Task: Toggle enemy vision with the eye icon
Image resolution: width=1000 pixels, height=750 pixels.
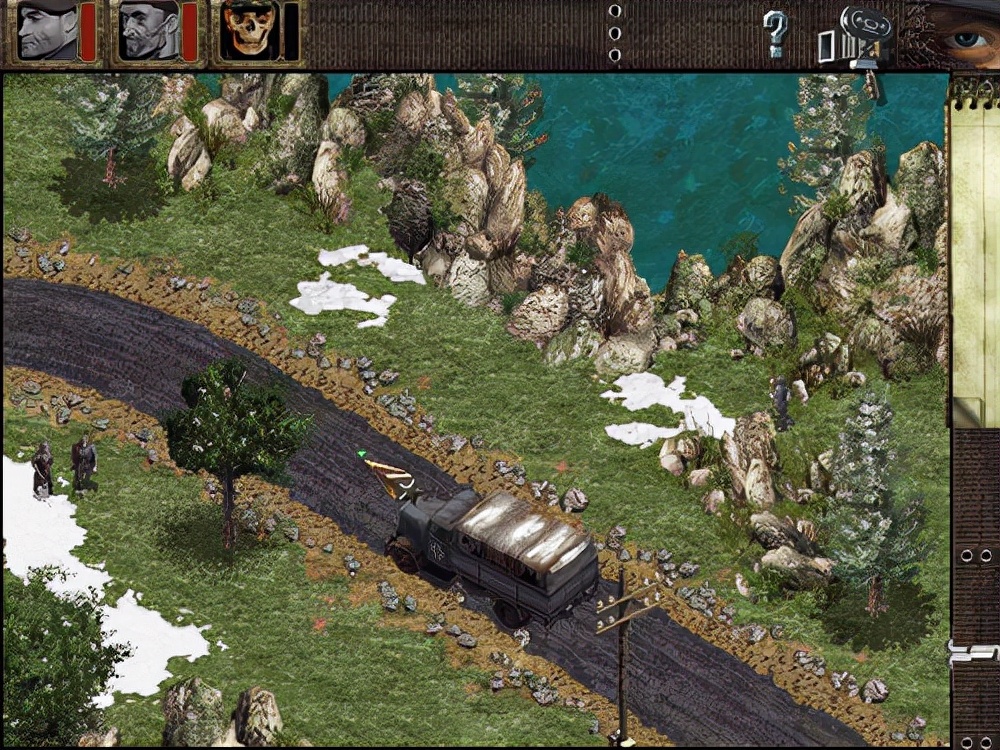Action: [962, 37]
